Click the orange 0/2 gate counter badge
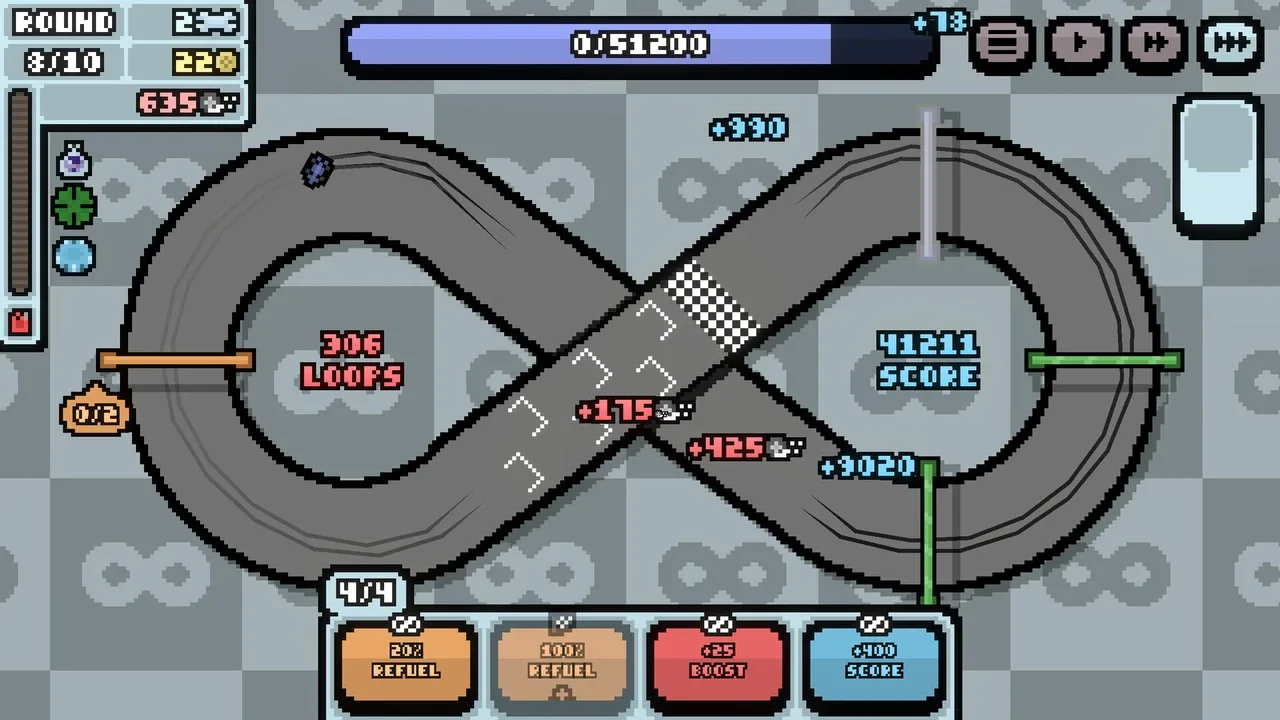 (95, 413)
